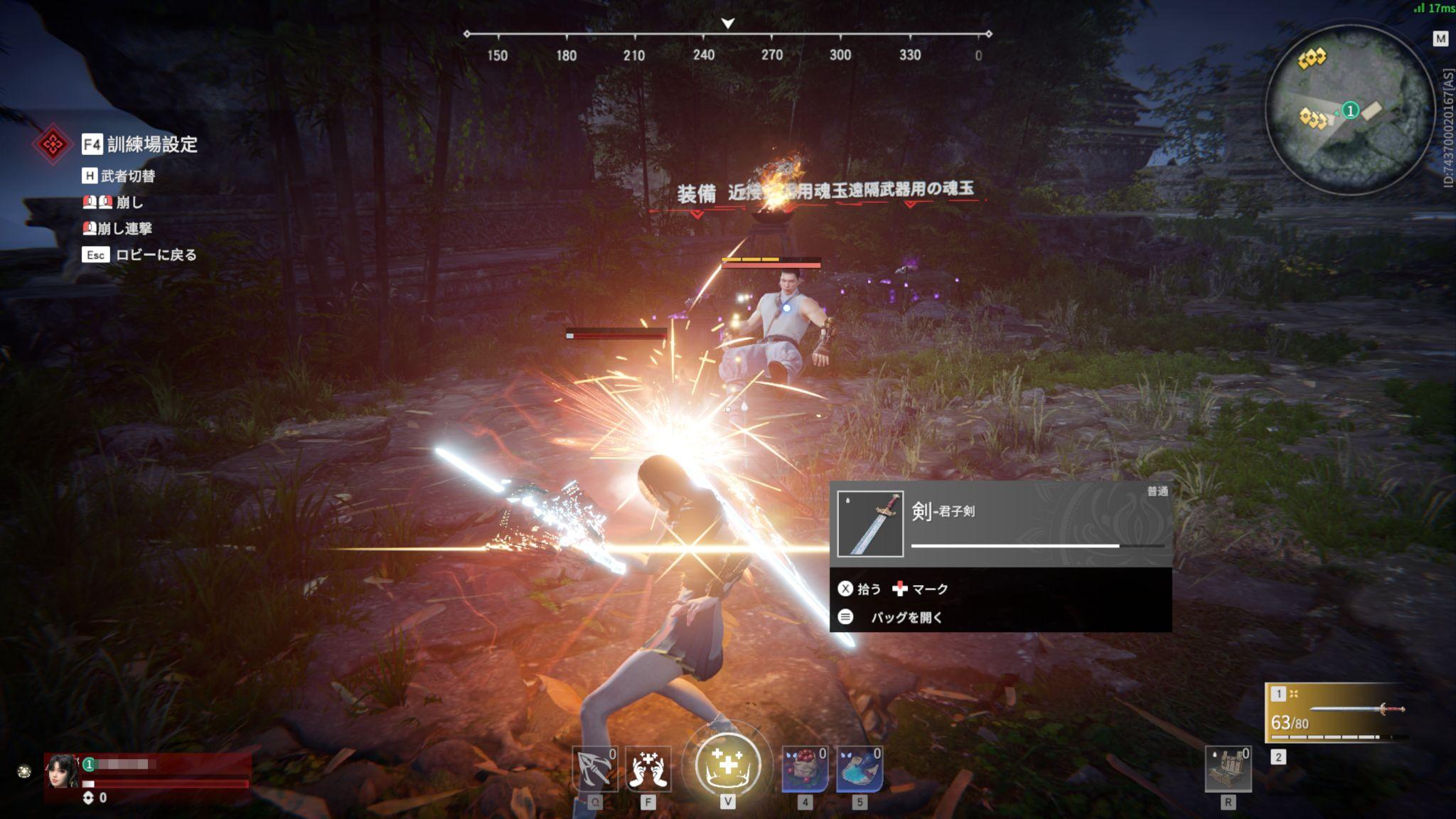Select the weapon repair kit slot
This screenshot has width=1456, height=819.
click(x=1228, y=769)
